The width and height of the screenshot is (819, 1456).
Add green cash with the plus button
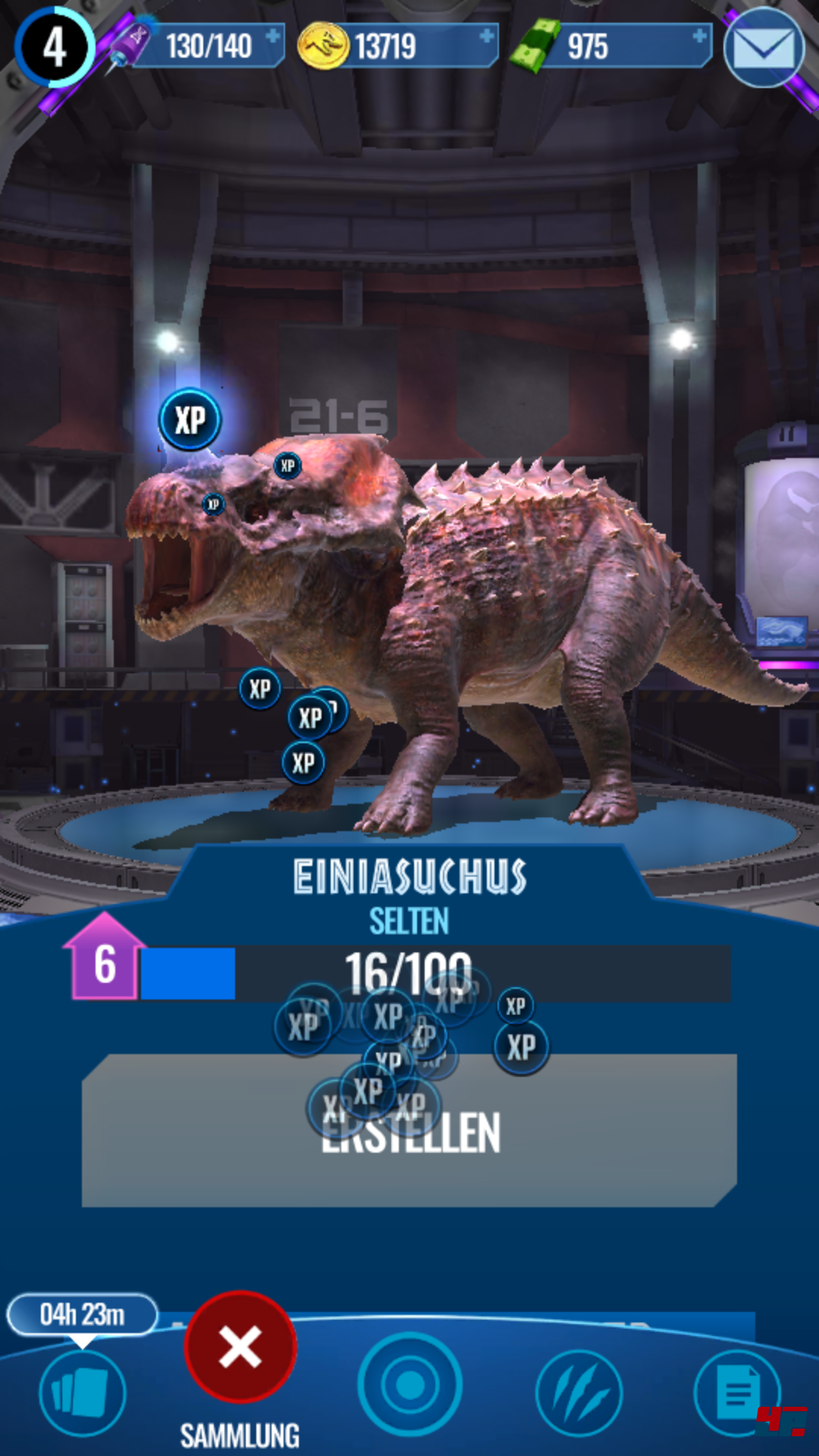tap(699, 36)
